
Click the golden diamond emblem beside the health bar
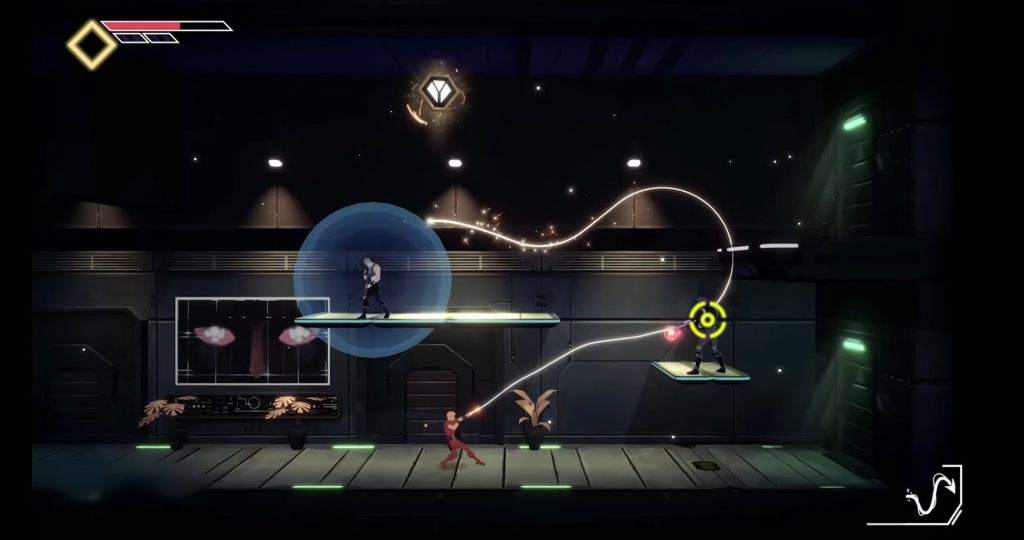tap(91, 44)
